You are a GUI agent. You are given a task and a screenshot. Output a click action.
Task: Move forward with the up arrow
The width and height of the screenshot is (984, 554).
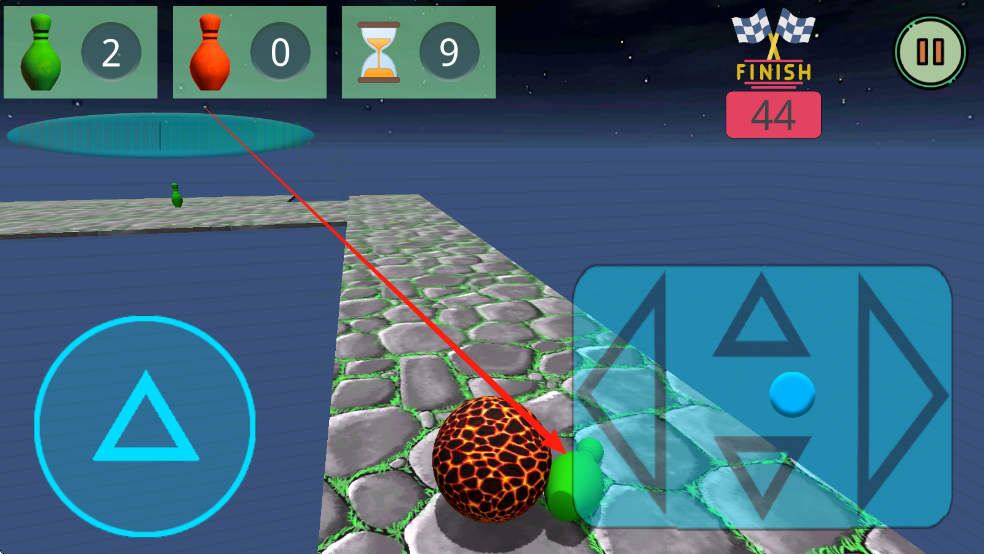[762, 320]
